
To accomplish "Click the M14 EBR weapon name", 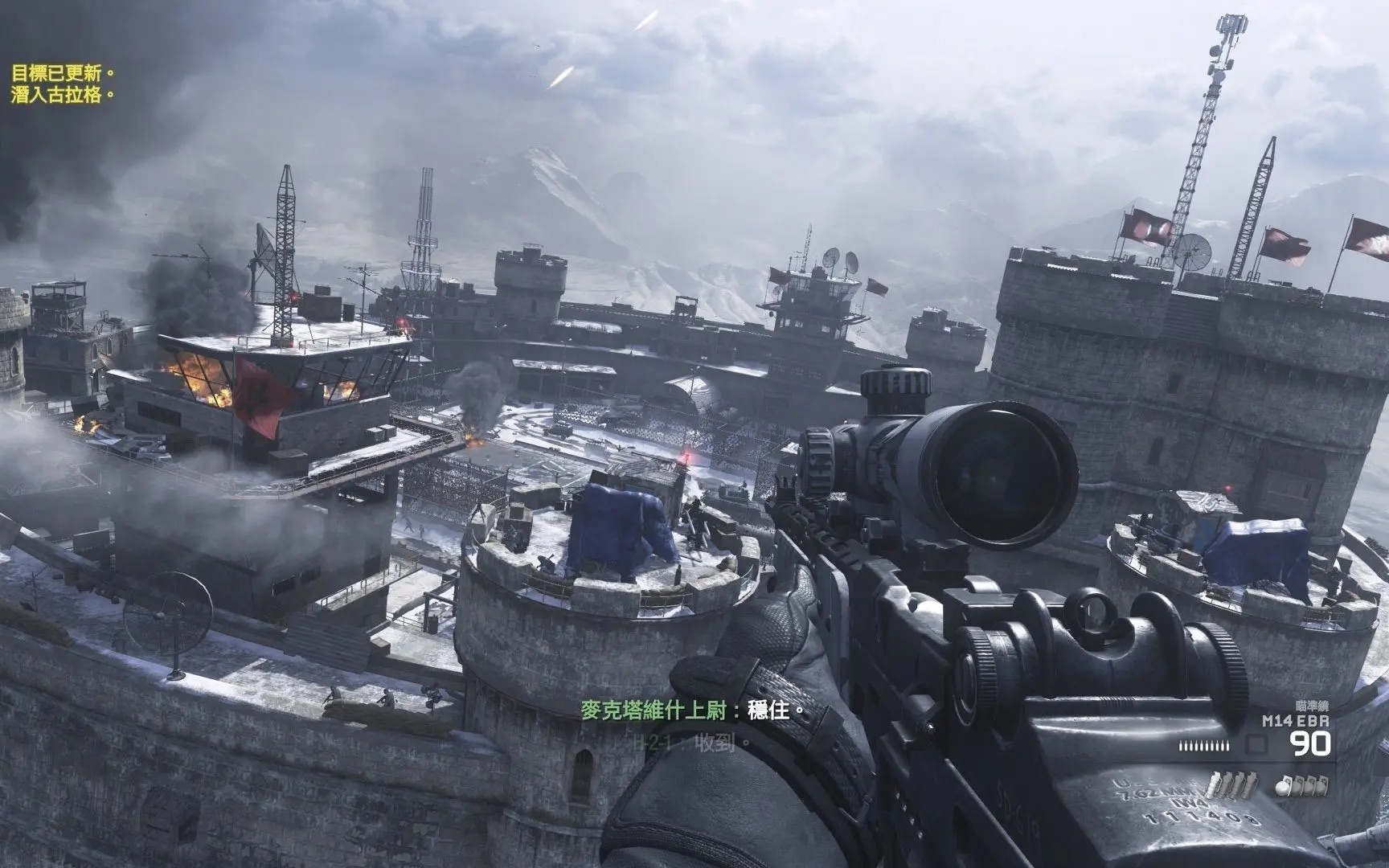I will (x=1297, y=720).
